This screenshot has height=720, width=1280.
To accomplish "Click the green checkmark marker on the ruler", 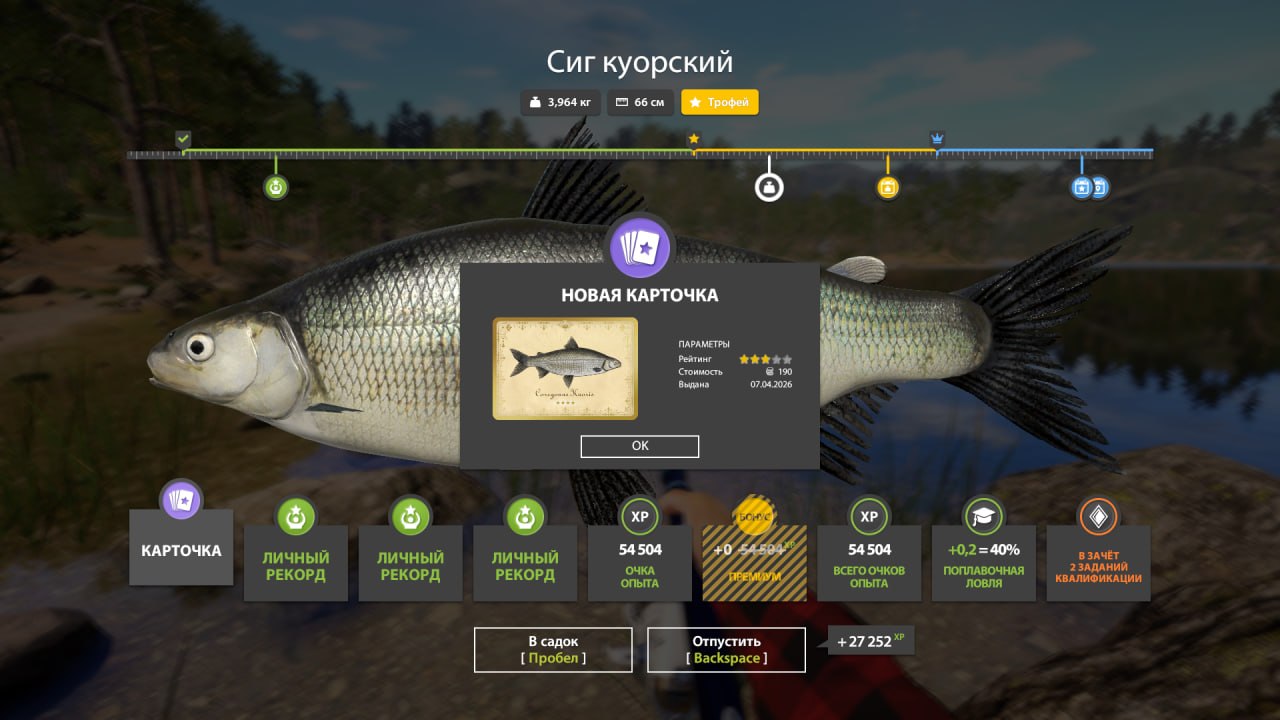I will pyautogui.click(x=183, y=139).
